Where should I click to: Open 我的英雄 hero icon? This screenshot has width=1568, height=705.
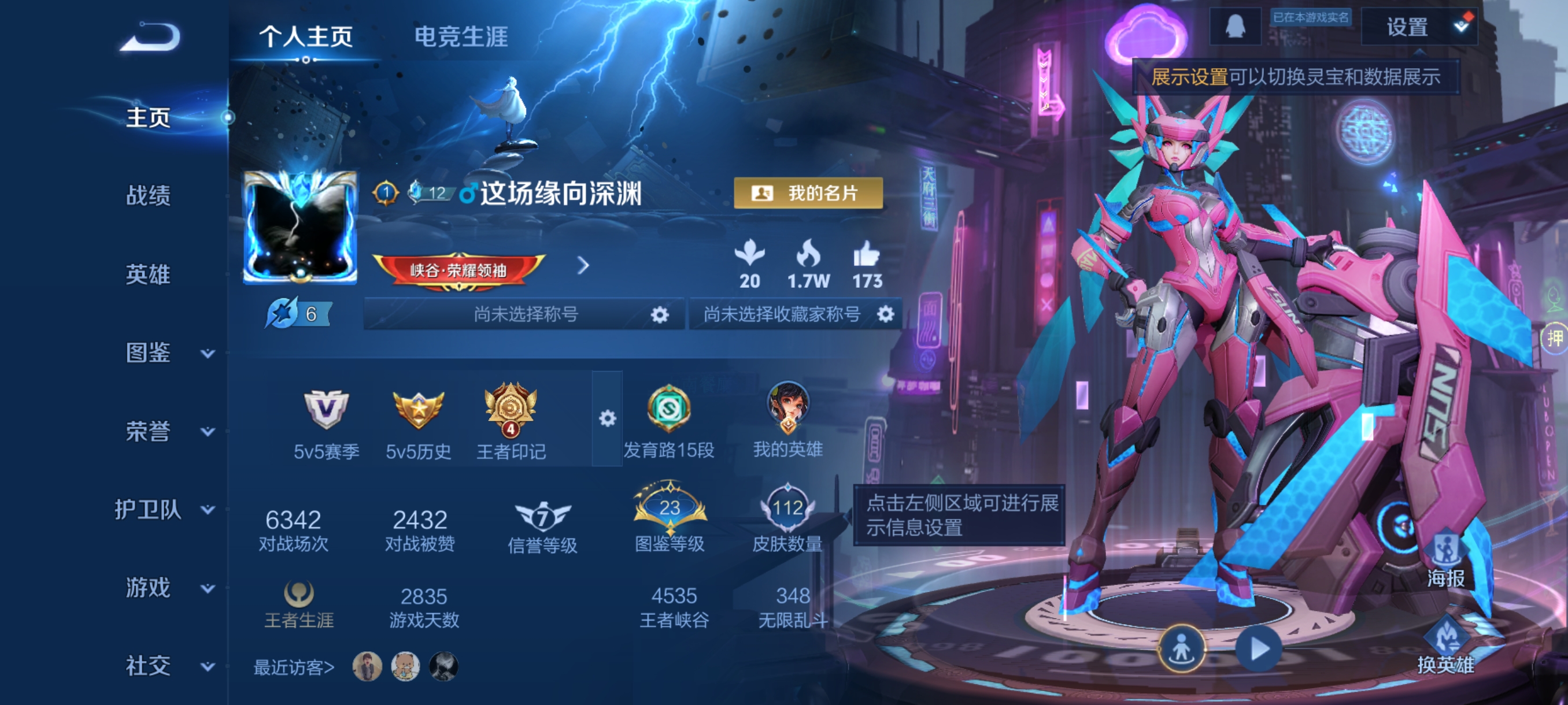tap(787, 420)
